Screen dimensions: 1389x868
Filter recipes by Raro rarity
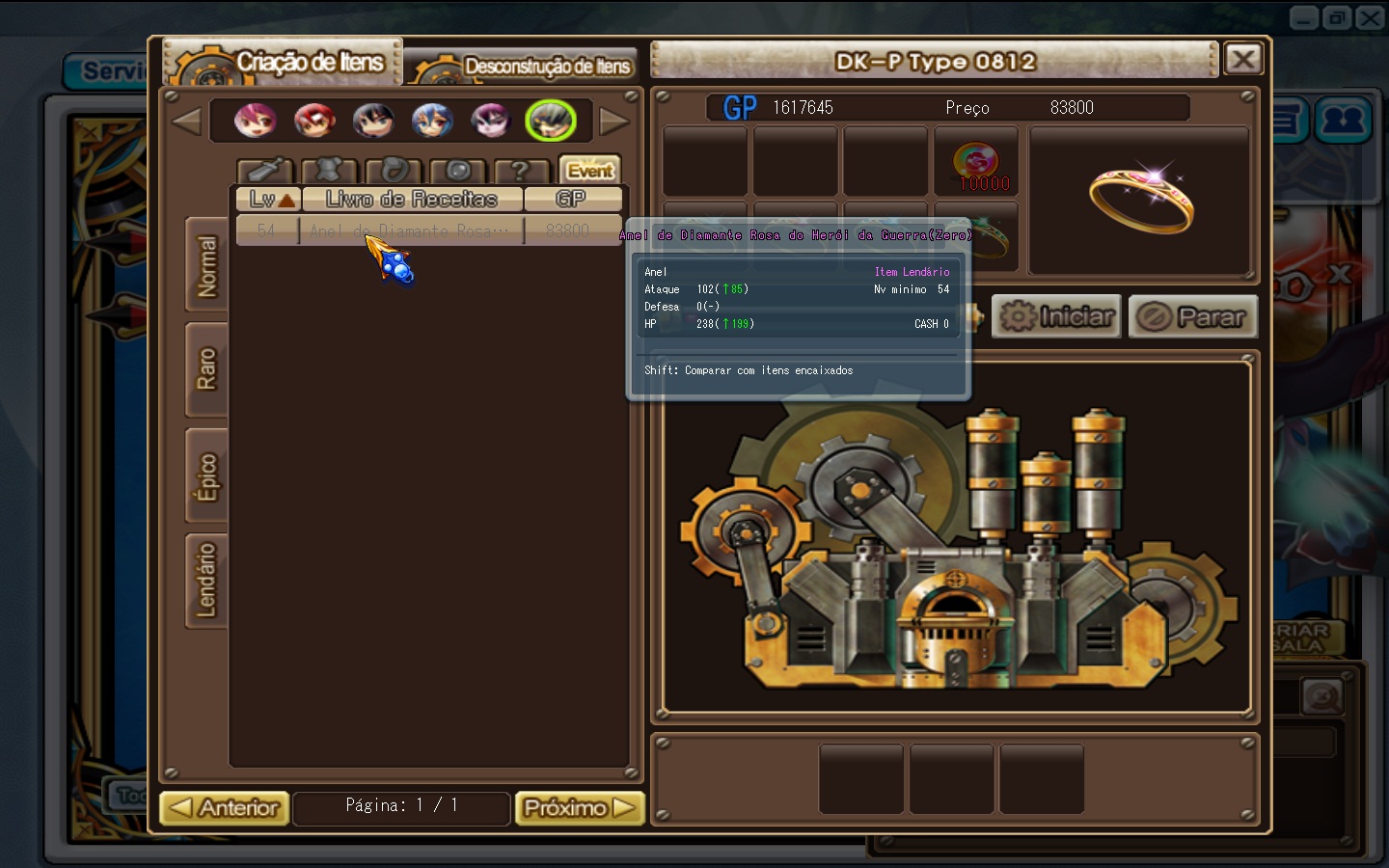pyautogui.click(x=206, y=369)
